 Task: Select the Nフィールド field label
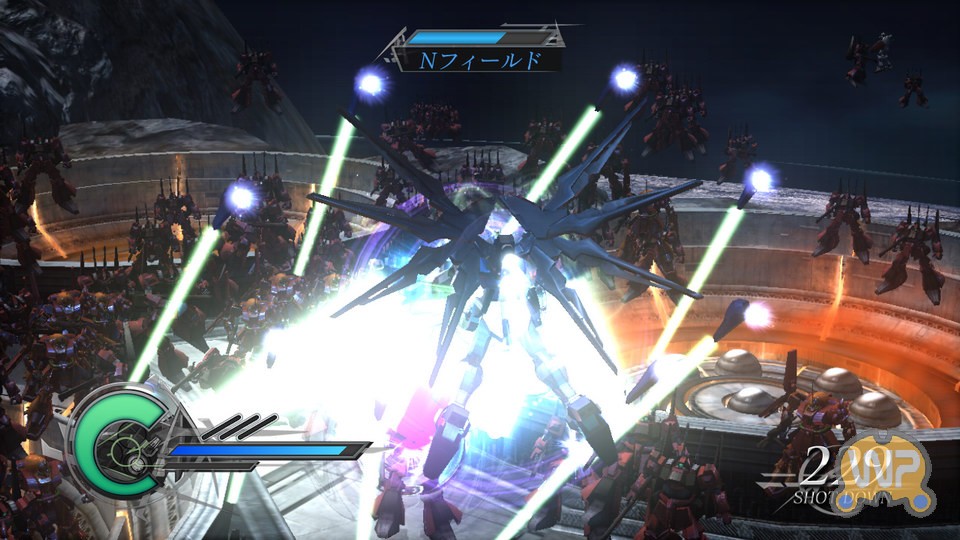(x=480, y=60)
